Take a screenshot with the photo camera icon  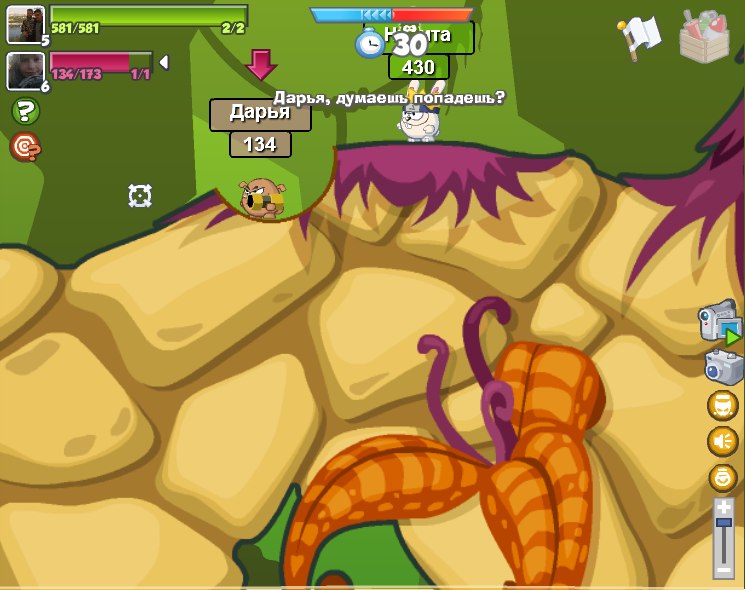(x=722, y=366)
